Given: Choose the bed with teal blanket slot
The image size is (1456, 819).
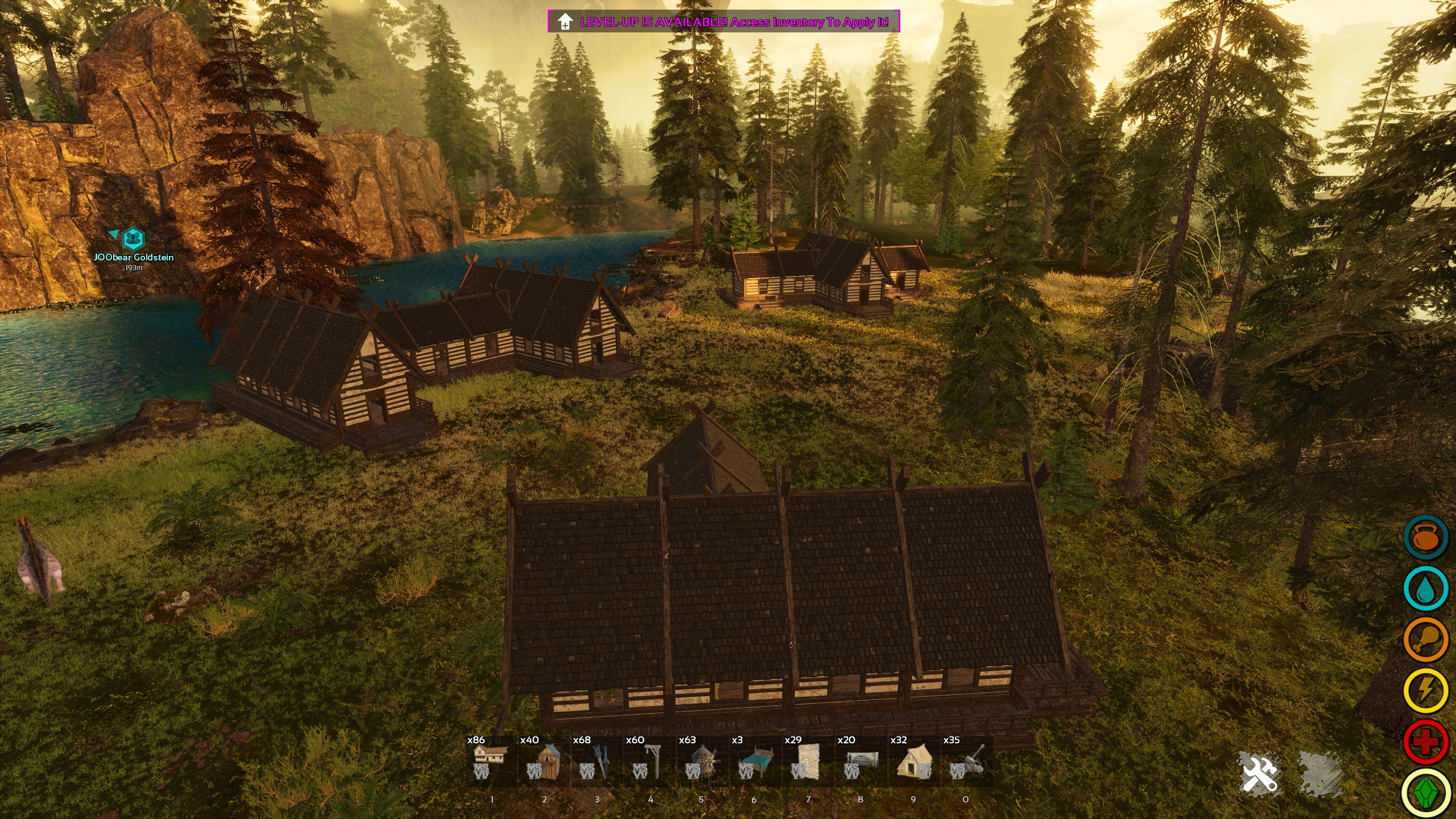Looking at the screenshot, I should (x=756, y=762).
